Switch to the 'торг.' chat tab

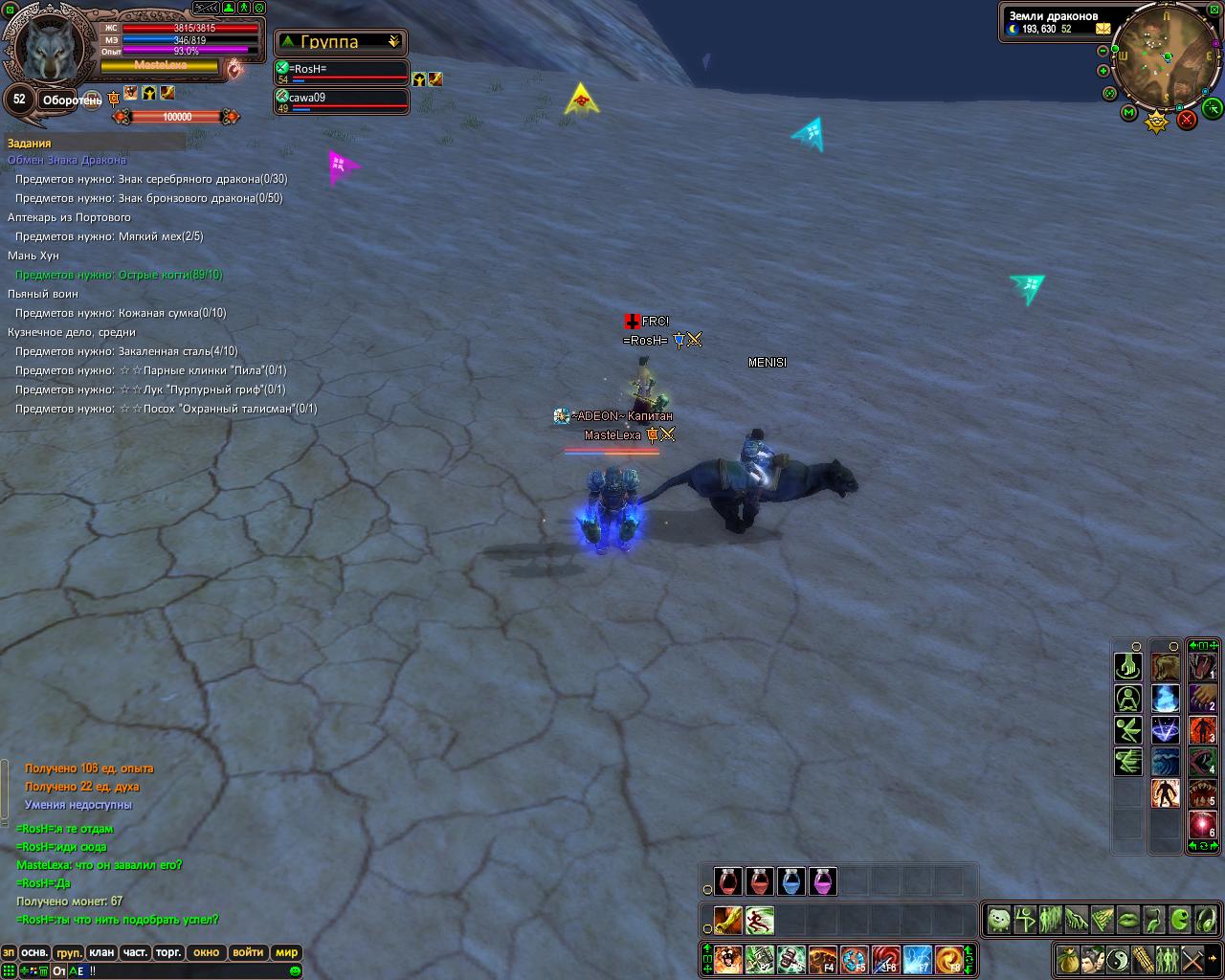(169, 953)
